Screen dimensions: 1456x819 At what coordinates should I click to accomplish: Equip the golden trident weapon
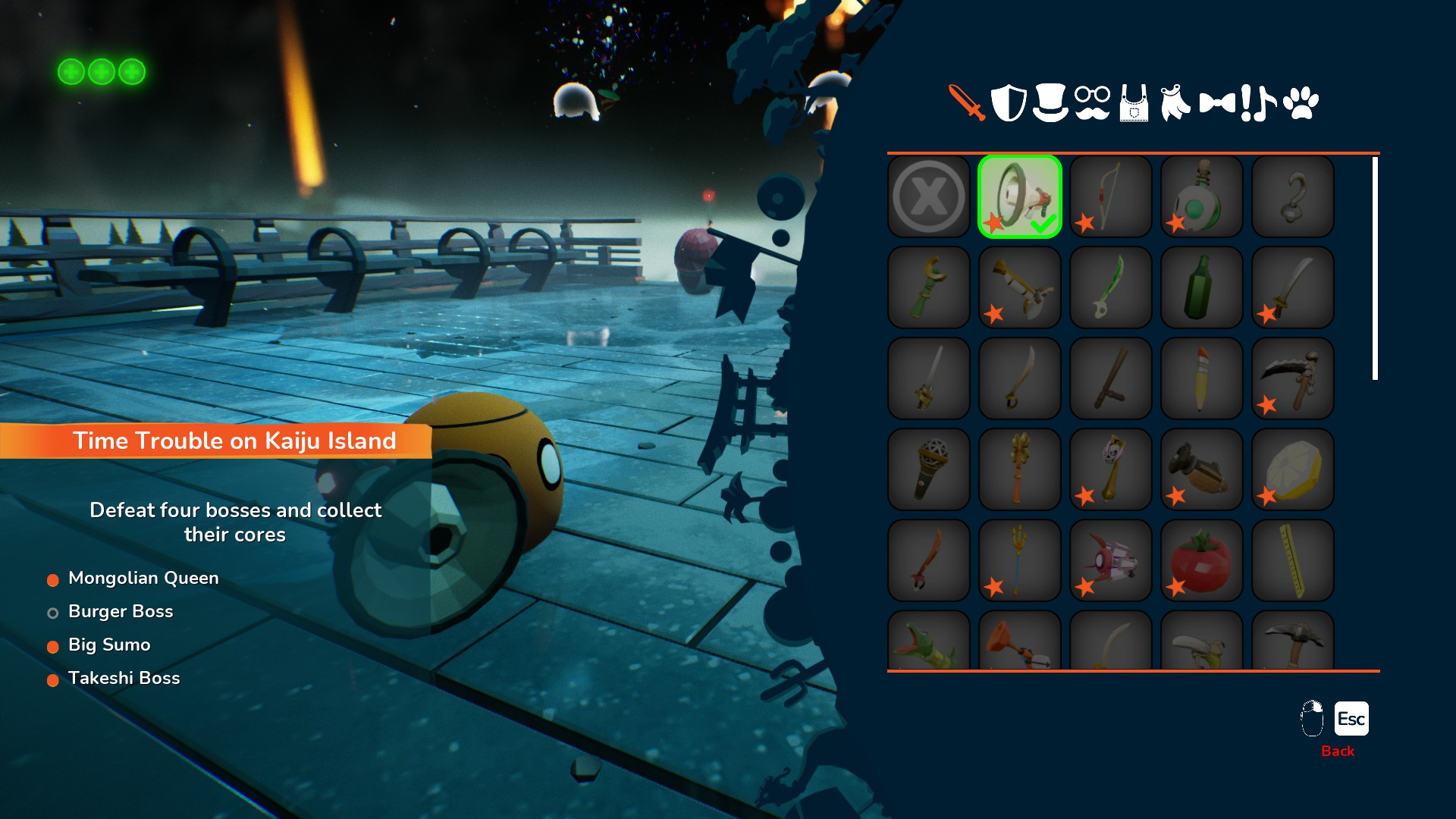(x=1020, y=560)
